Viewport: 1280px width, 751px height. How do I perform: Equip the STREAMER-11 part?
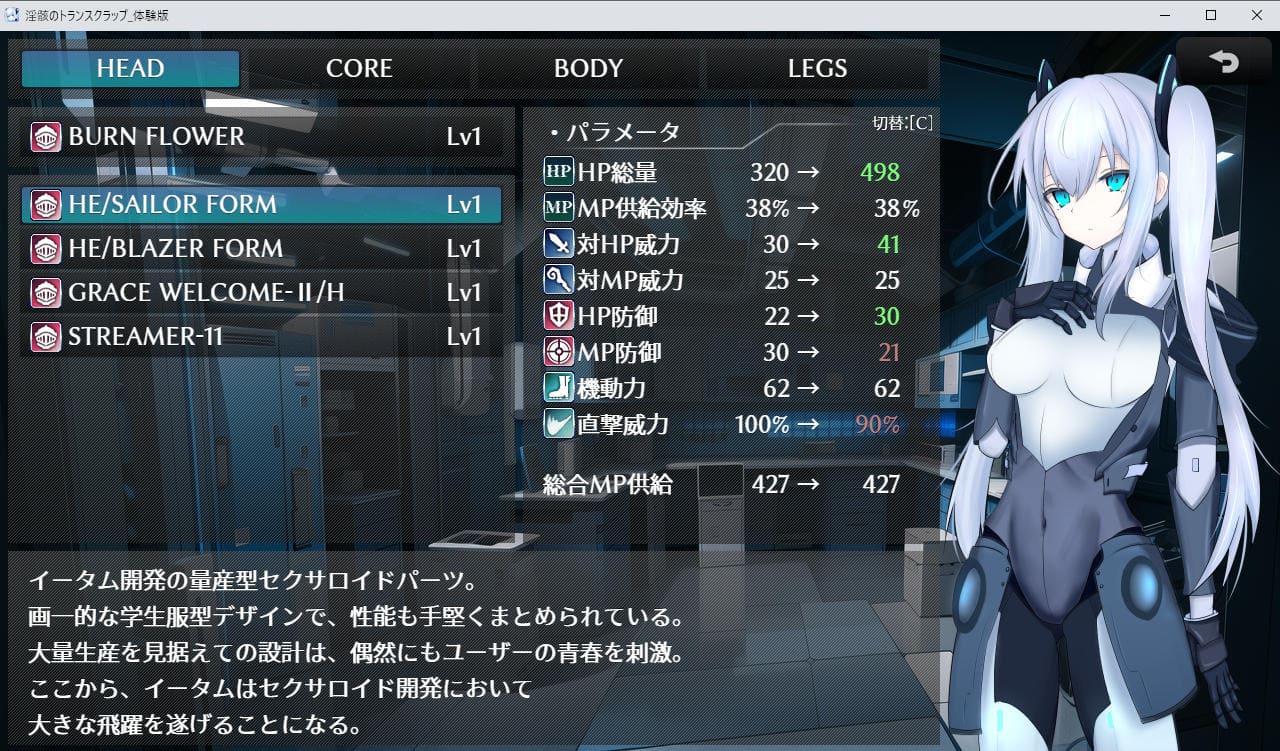click(262, 337)
